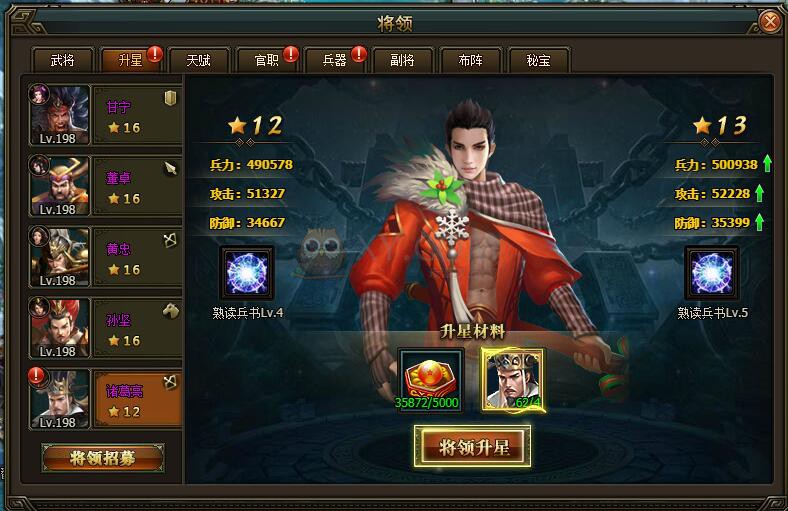The height and width of the screenshot is (511, 788).
Task: Open the 副将 tab
Action: point(402,60)
